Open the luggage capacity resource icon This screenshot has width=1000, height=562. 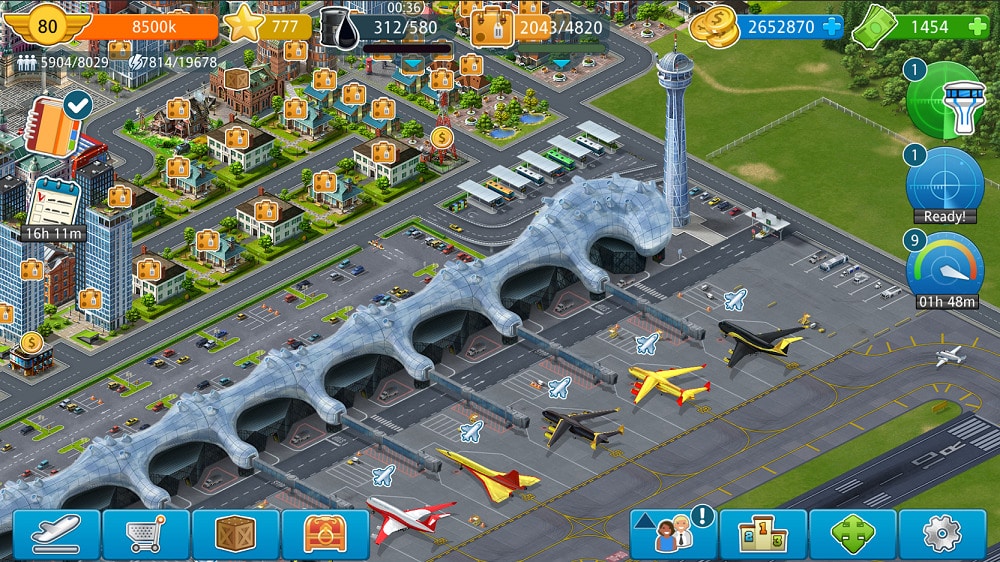tap(492, 27)
